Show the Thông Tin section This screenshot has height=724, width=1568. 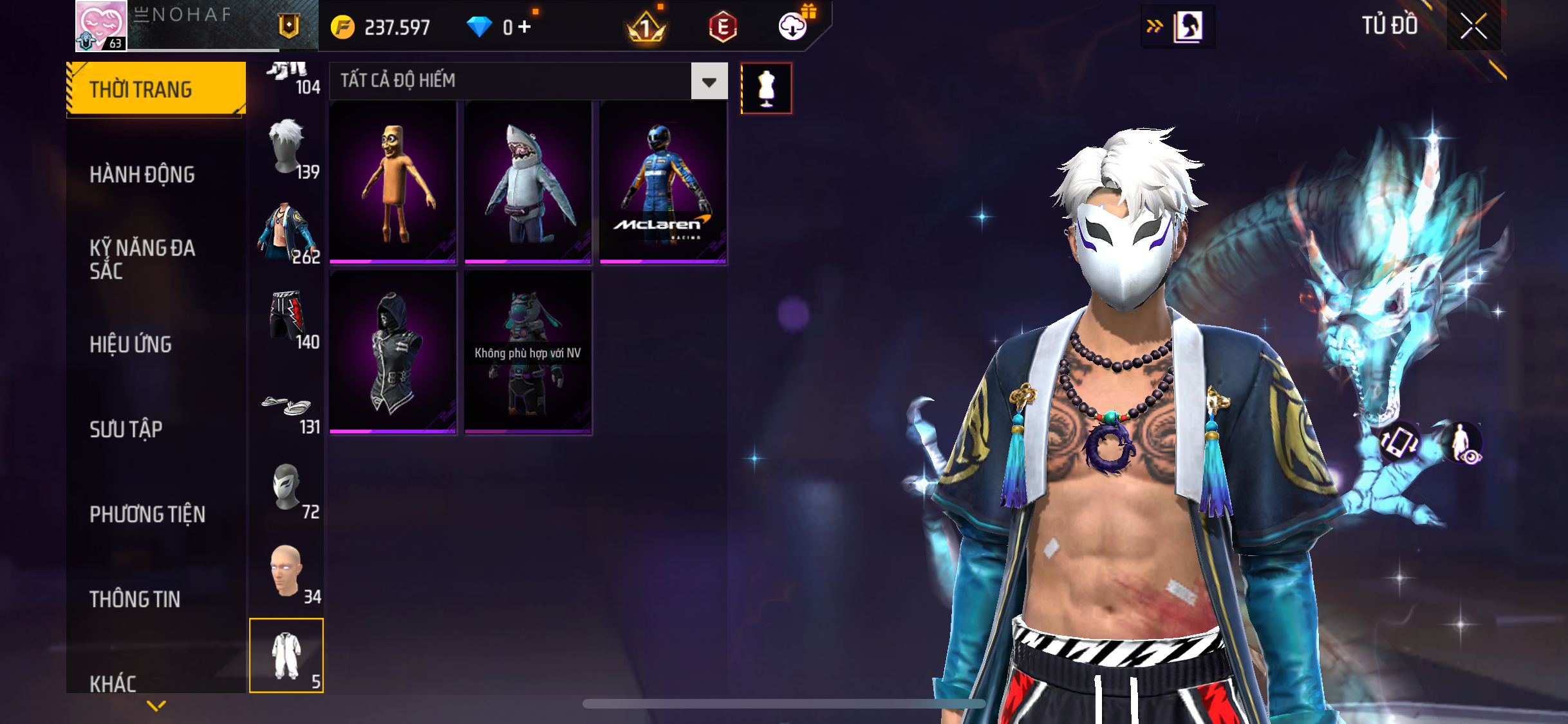135,599
